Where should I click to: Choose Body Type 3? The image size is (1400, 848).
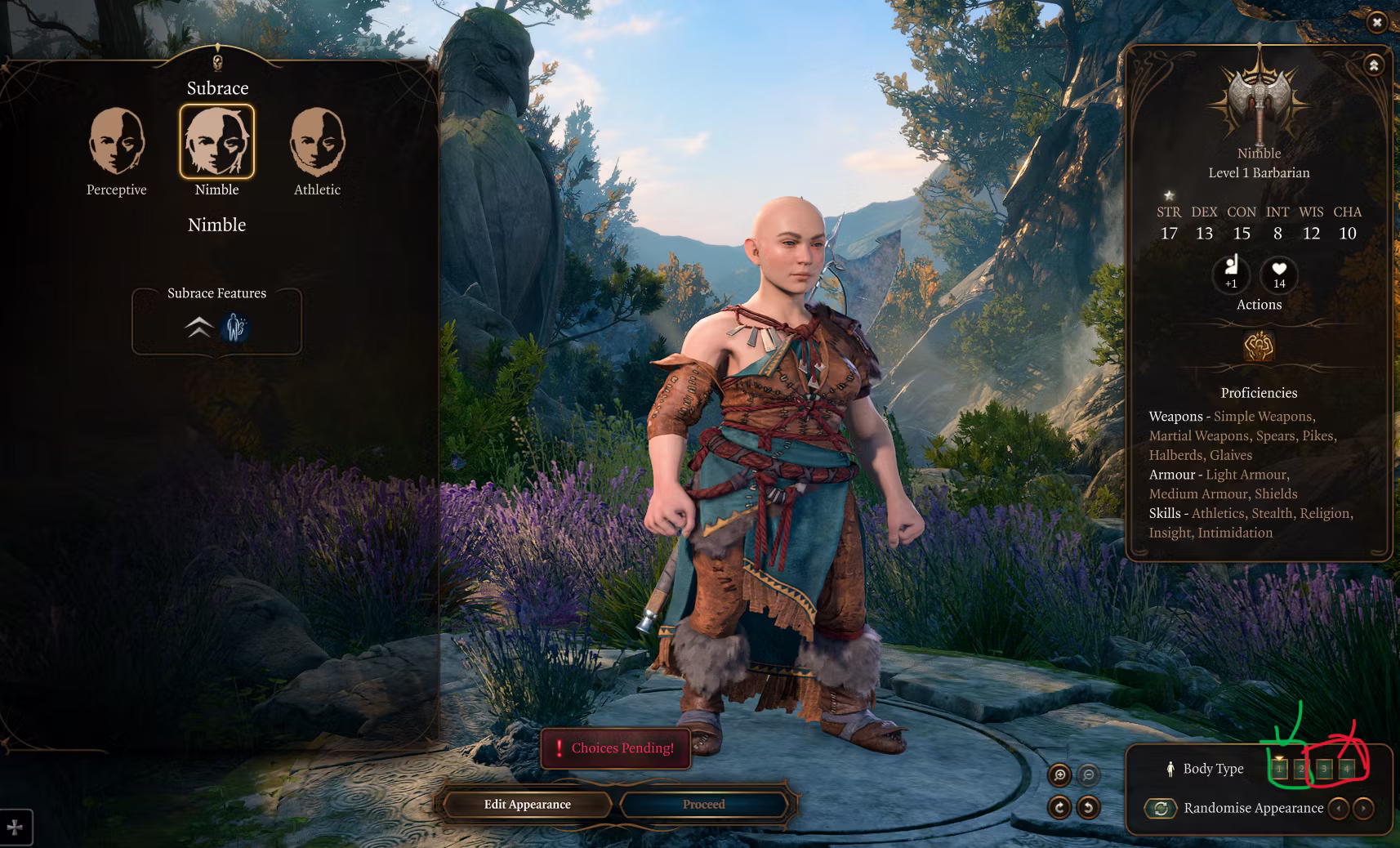click(x=1324, y=769)
